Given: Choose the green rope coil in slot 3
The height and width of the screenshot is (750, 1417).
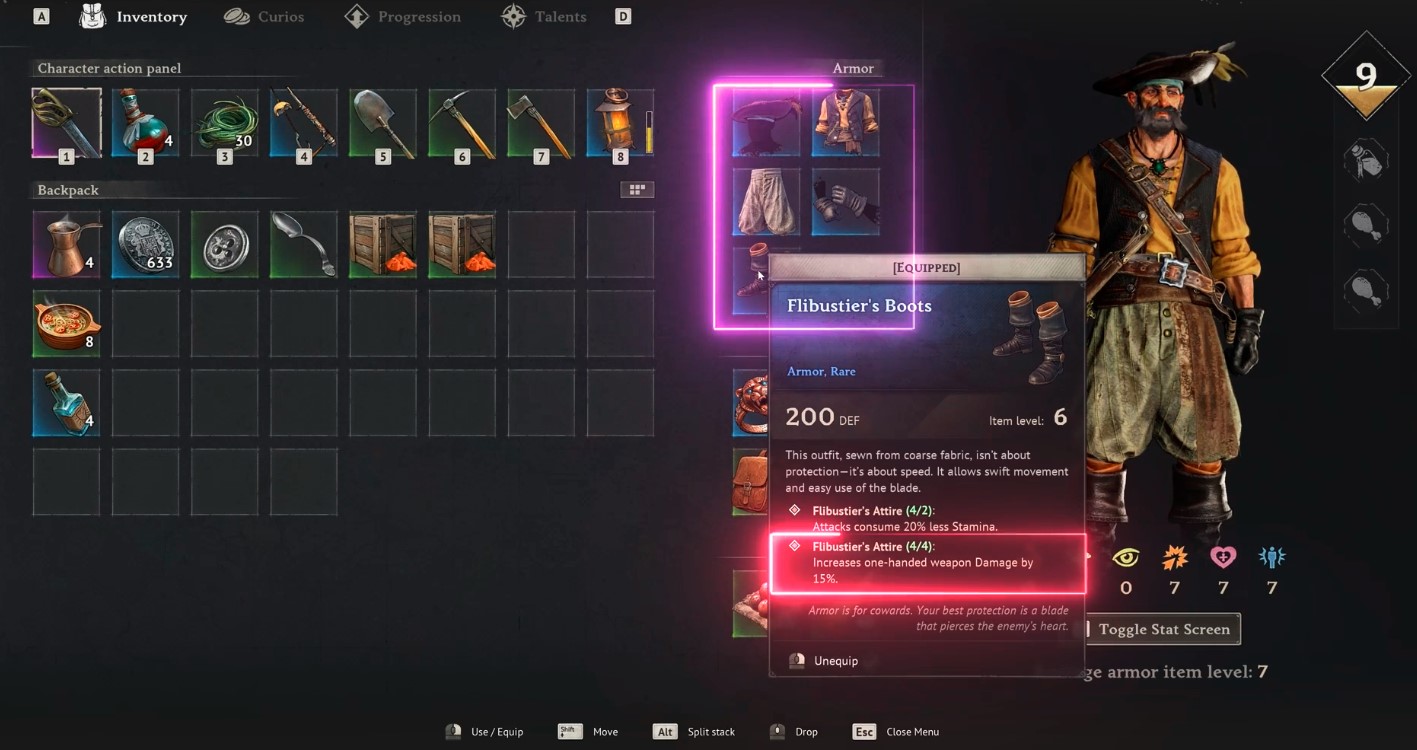Looking at the screenshot, I should pyautogui.click(x=224, y=123).
